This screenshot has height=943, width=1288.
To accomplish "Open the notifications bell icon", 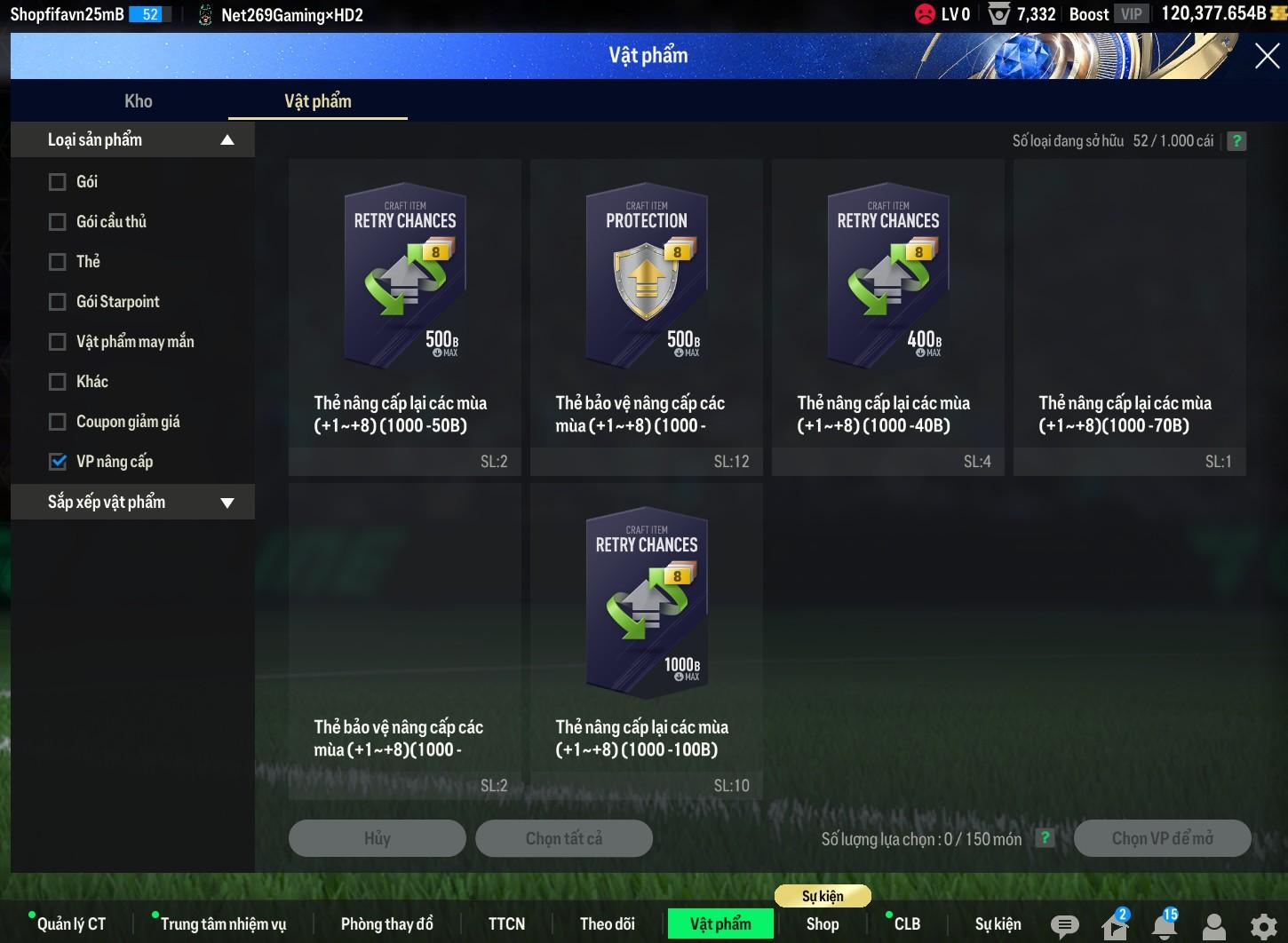I will click(x=1164, y=925).
